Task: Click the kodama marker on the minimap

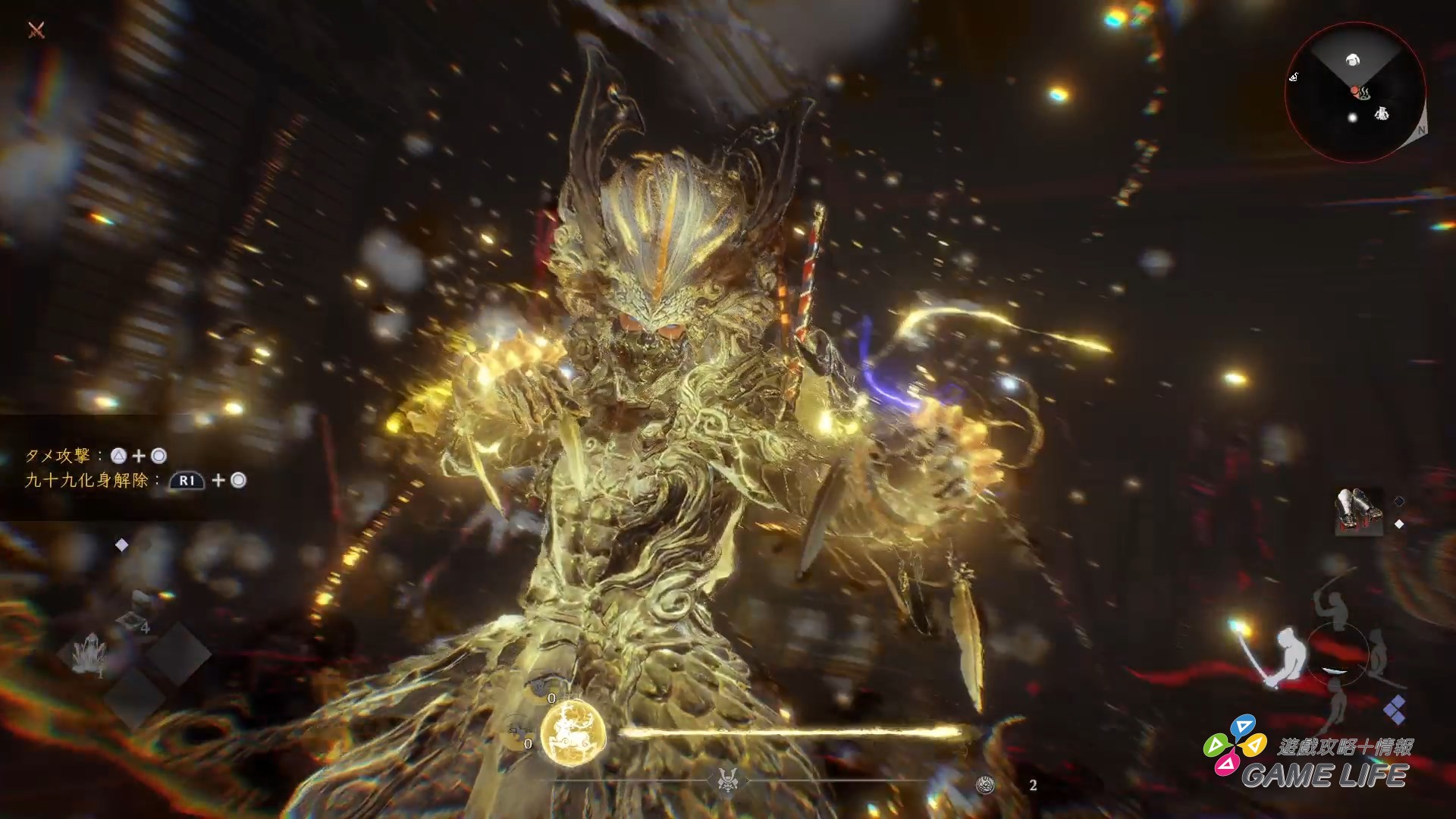Action: point(1382,114)
